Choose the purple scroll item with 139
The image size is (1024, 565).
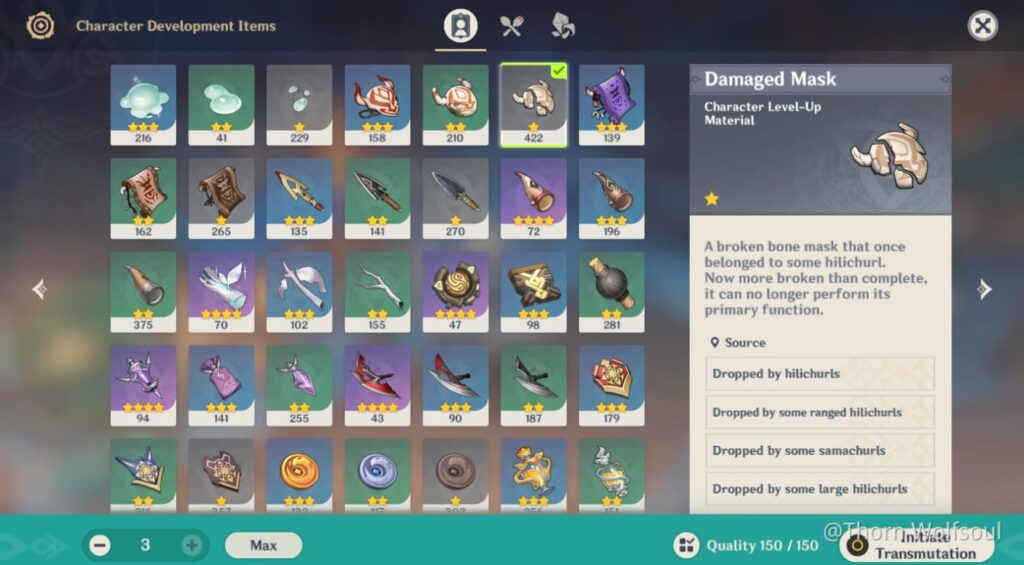[611, 104]
